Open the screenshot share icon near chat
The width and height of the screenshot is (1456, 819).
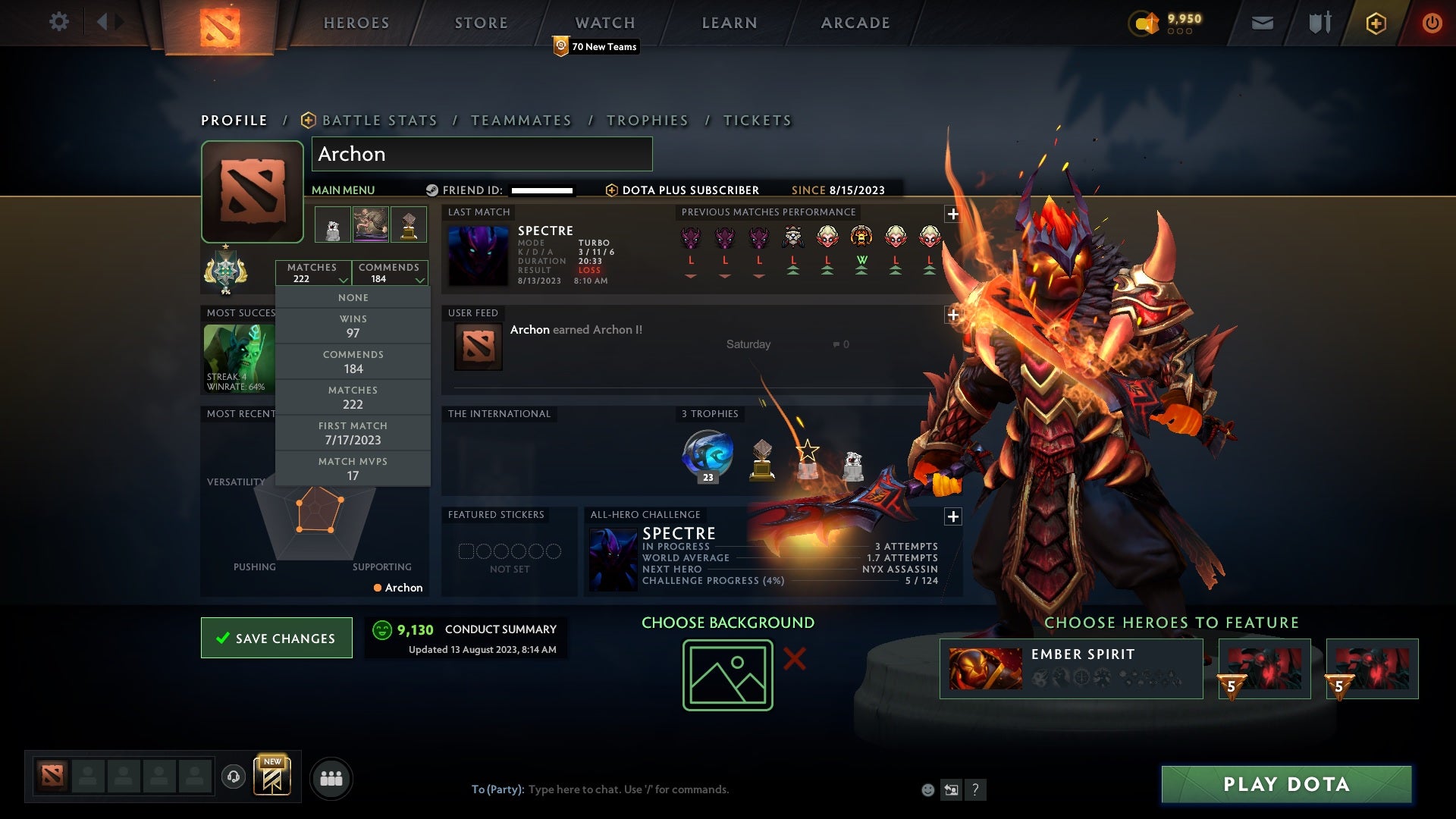[x=951, y=789]
